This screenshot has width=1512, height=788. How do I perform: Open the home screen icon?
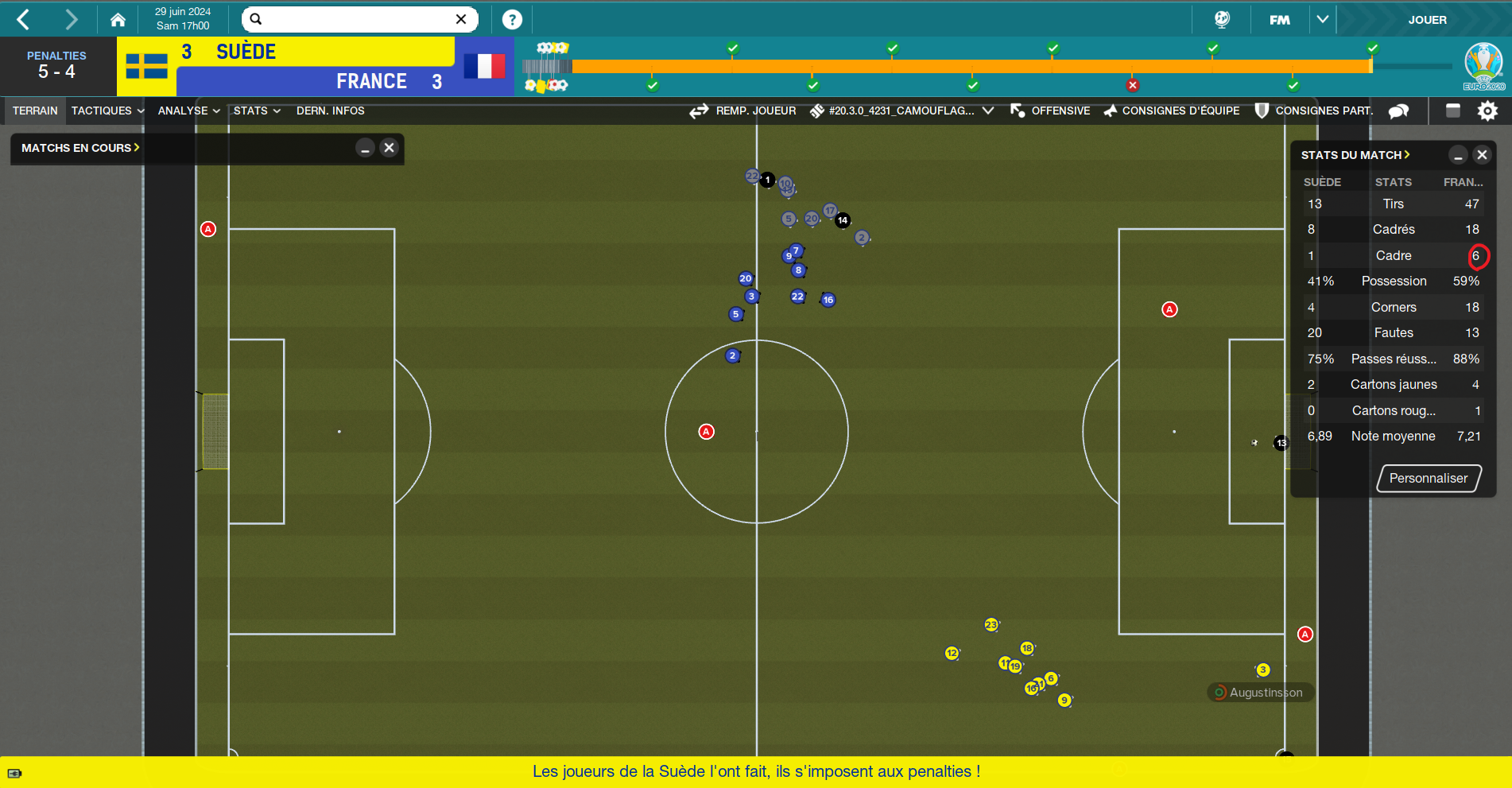pos(118,19)
